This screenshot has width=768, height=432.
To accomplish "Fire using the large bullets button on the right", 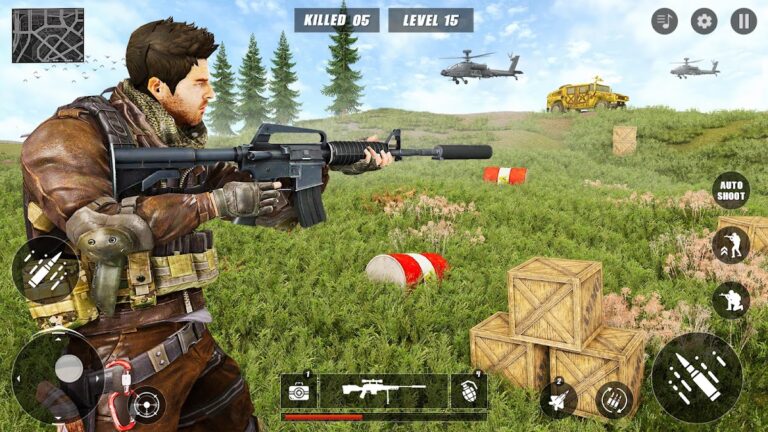I will 696,377.
